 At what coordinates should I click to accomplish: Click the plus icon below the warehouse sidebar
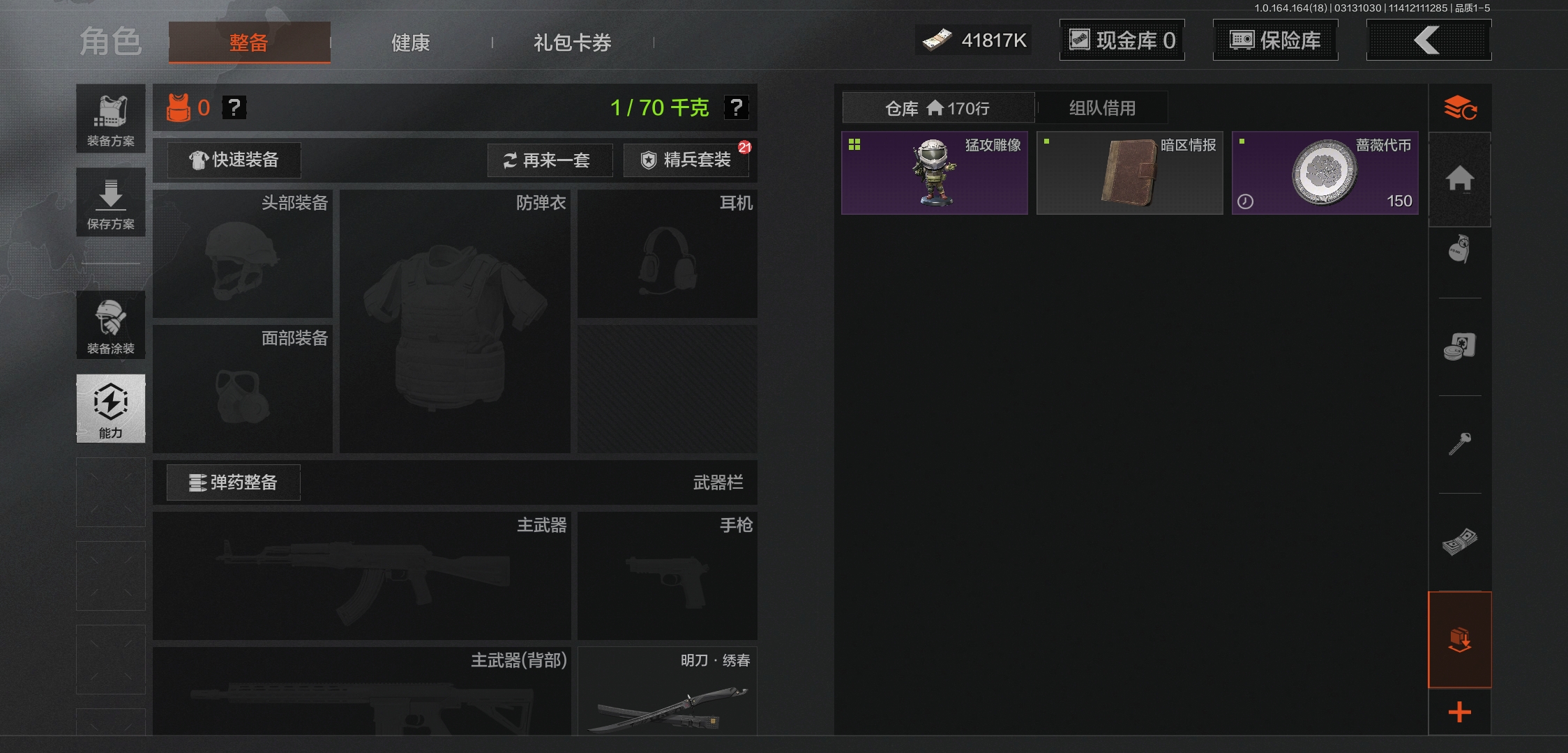point(1461,712)
